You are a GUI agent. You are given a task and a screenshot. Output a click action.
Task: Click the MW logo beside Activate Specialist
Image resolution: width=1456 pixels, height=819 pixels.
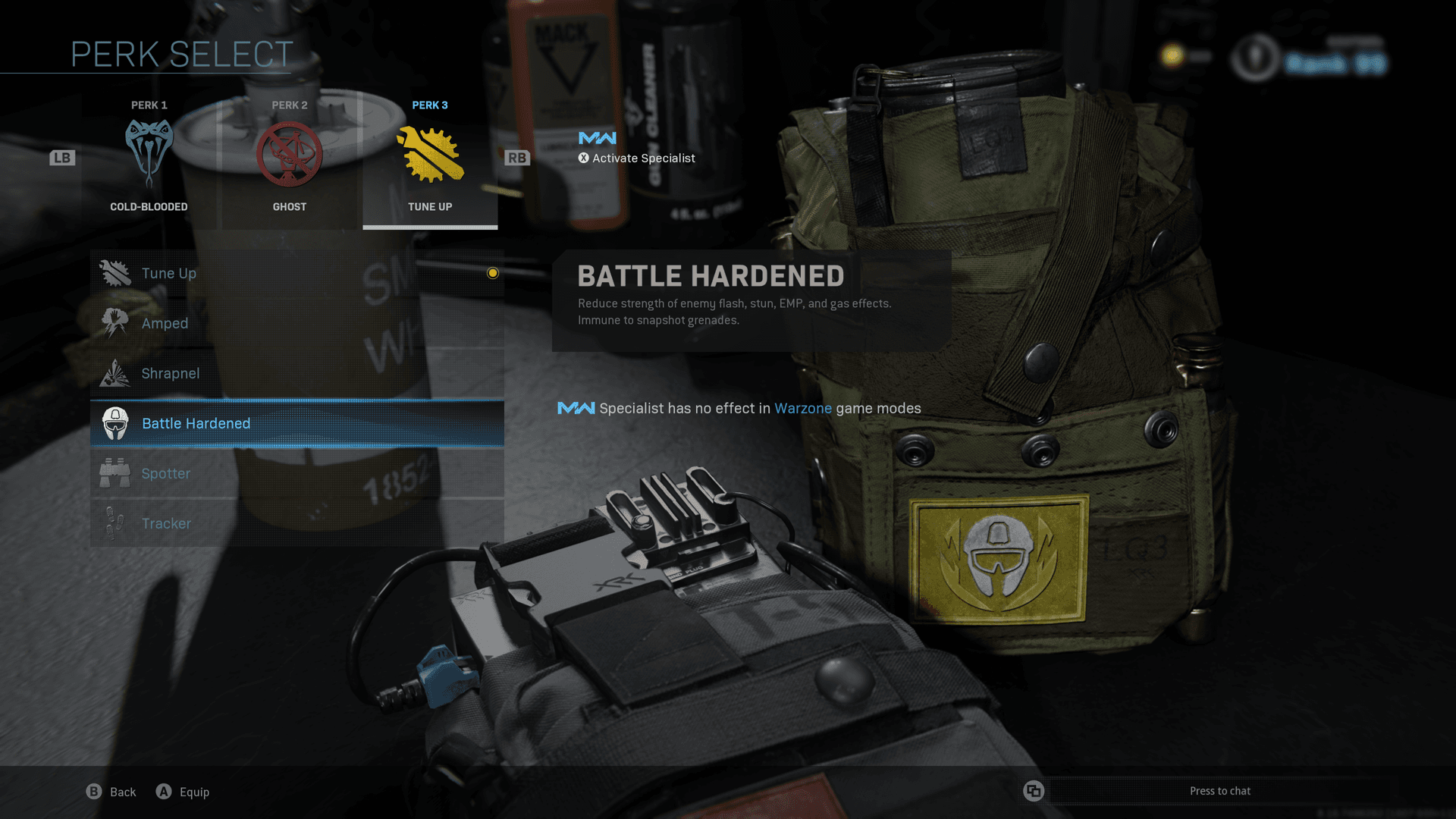tap(596, 137)
